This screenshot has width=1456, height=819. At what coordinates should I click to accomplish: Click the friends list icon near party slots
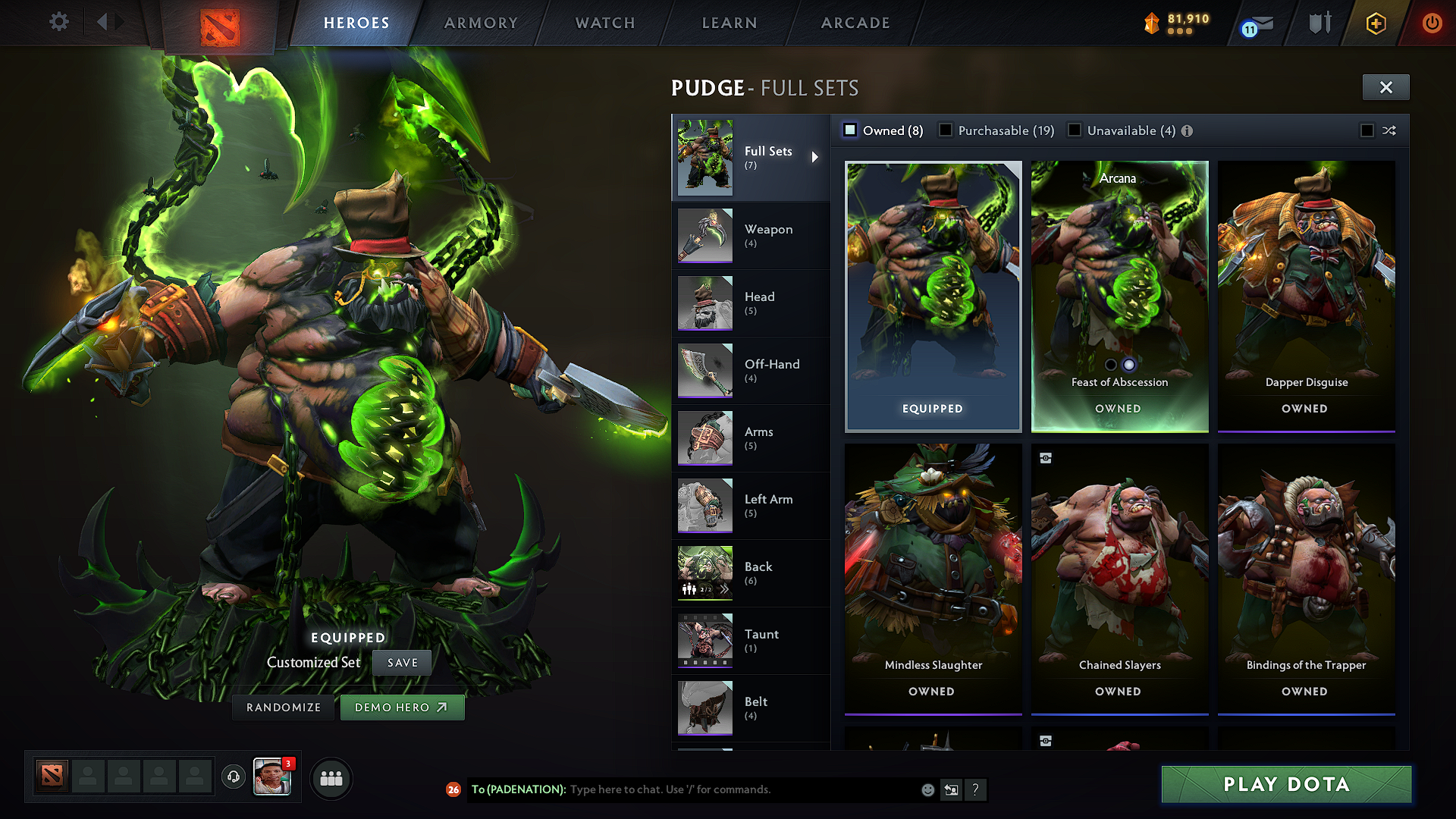331,777
